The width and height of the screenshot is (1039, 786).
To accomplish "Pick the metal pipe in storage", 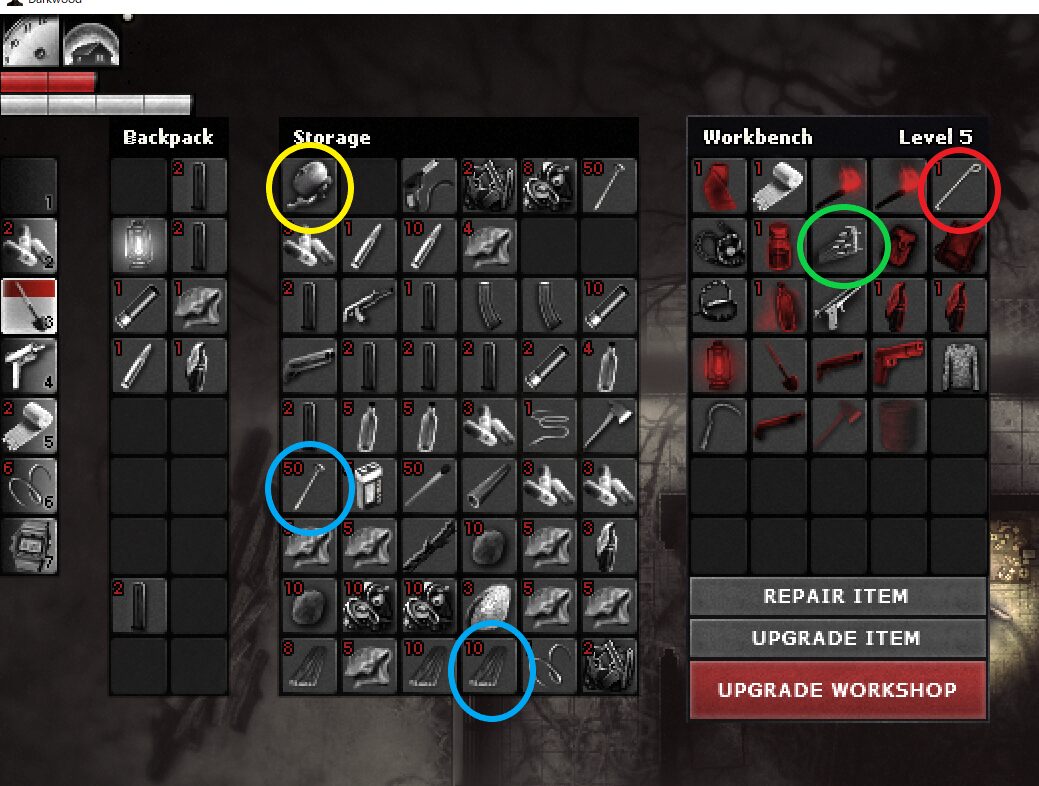I will pos(489,487).
